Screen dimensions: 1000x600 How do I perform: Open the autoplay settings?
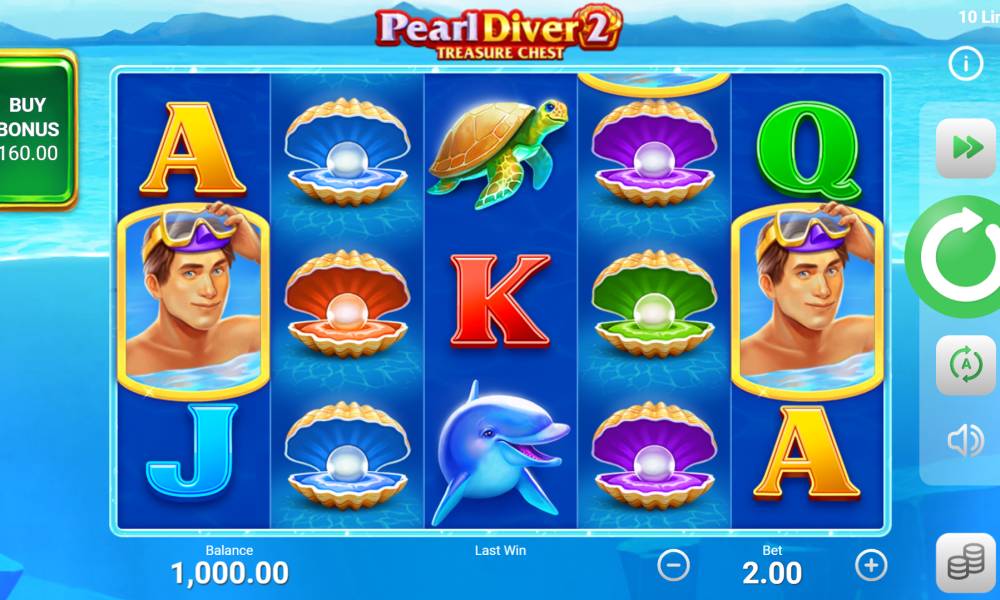[x=965, y=365]
